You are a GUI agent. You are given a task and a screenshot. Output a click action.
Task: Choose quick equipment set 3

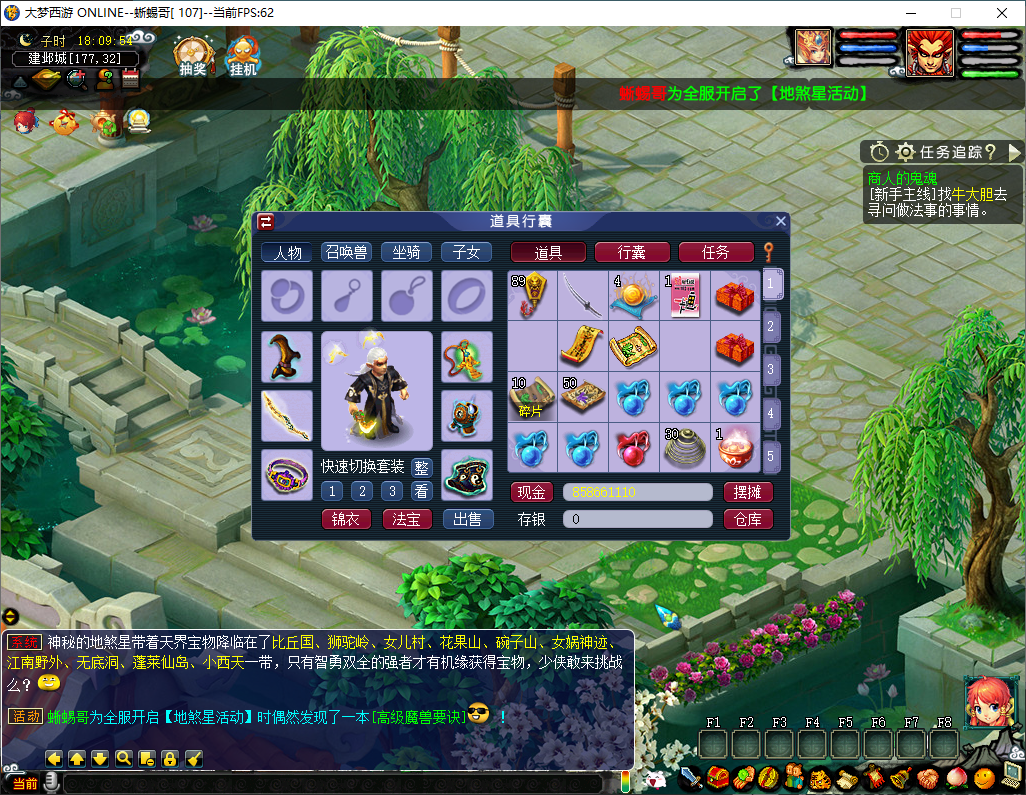392,491
